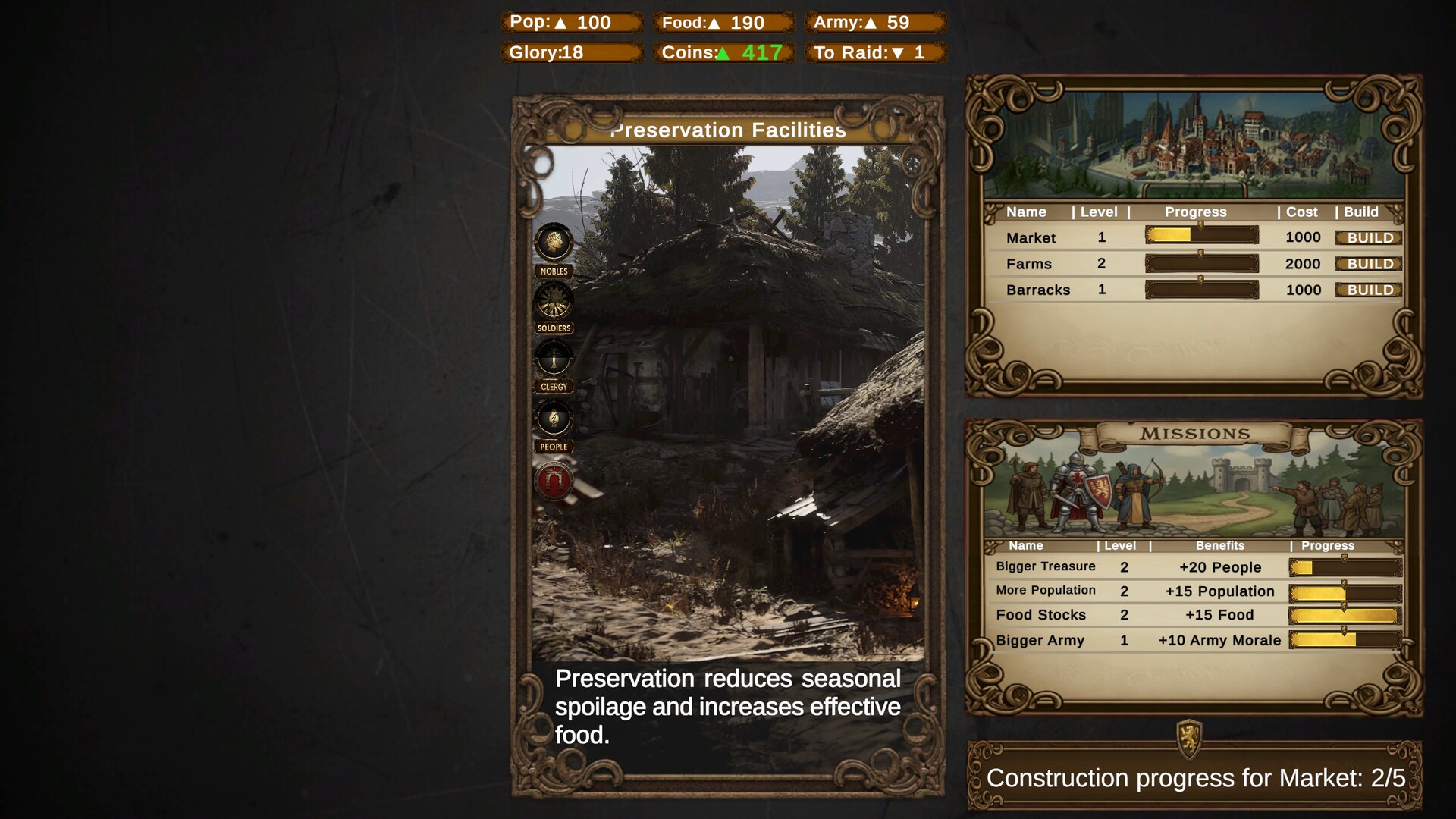The image size is (1456, 819).
Task: Toggle the Farms progress bar state
Action: [1200, 264]
